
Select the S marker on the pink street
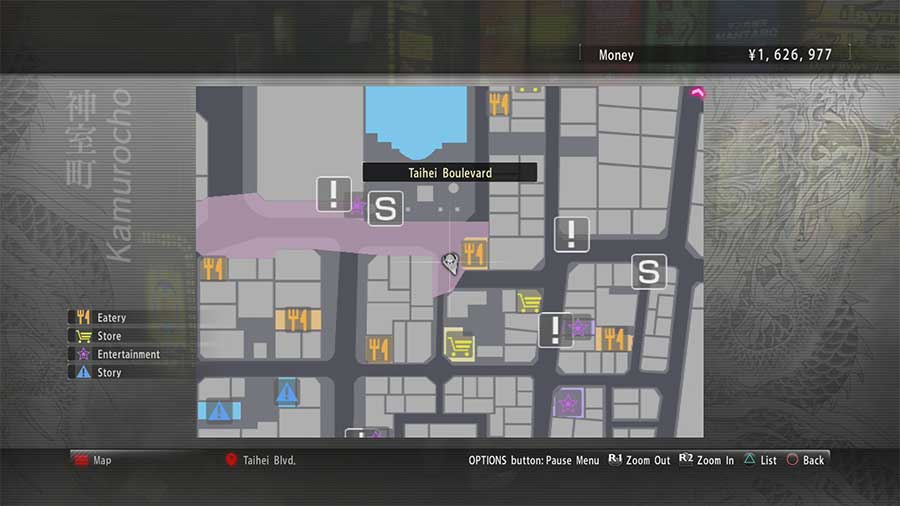click(x=385, y=209)
